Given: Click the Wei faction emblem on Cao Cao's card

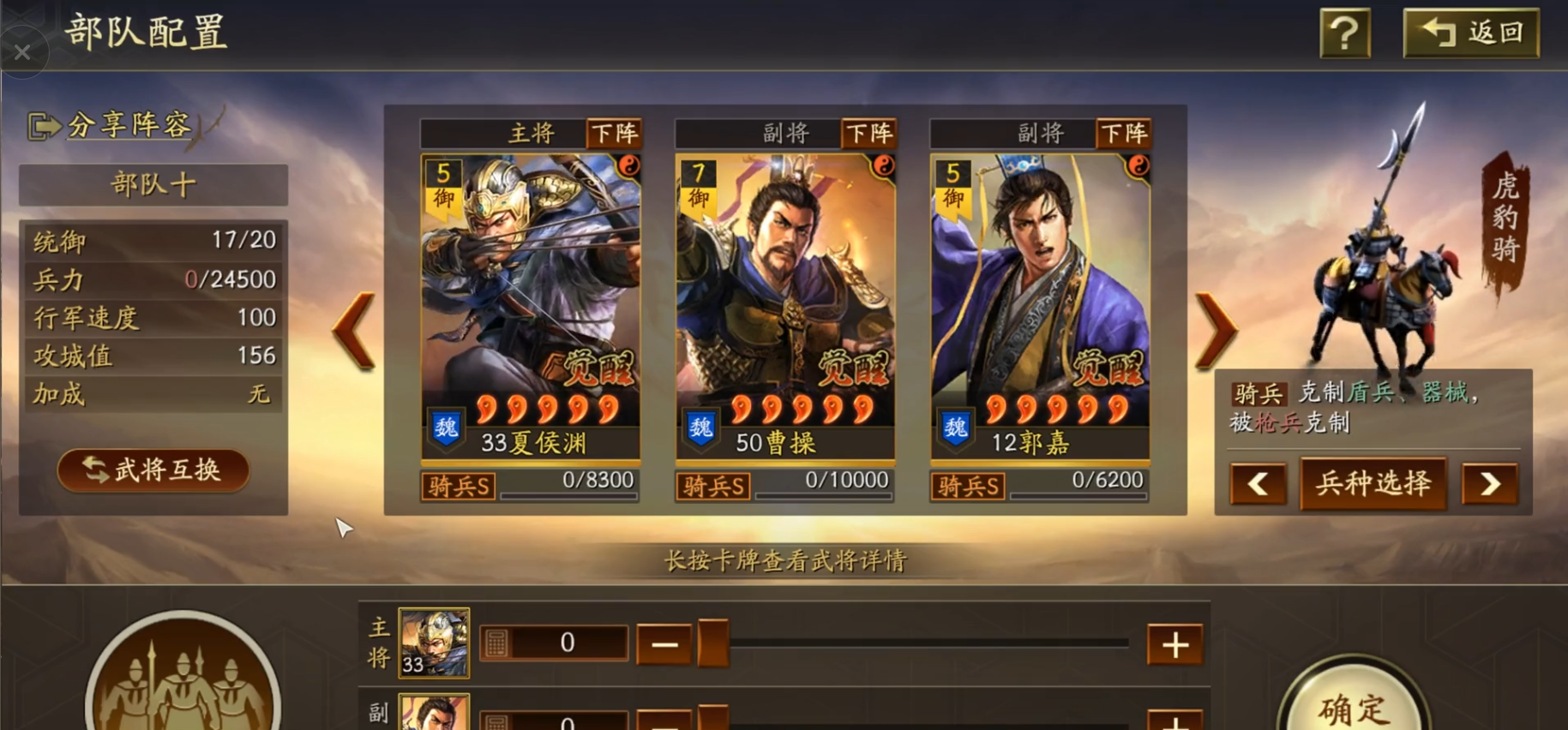Looking at the screenshot, I should pyautogui.click(x=700, y=428).
